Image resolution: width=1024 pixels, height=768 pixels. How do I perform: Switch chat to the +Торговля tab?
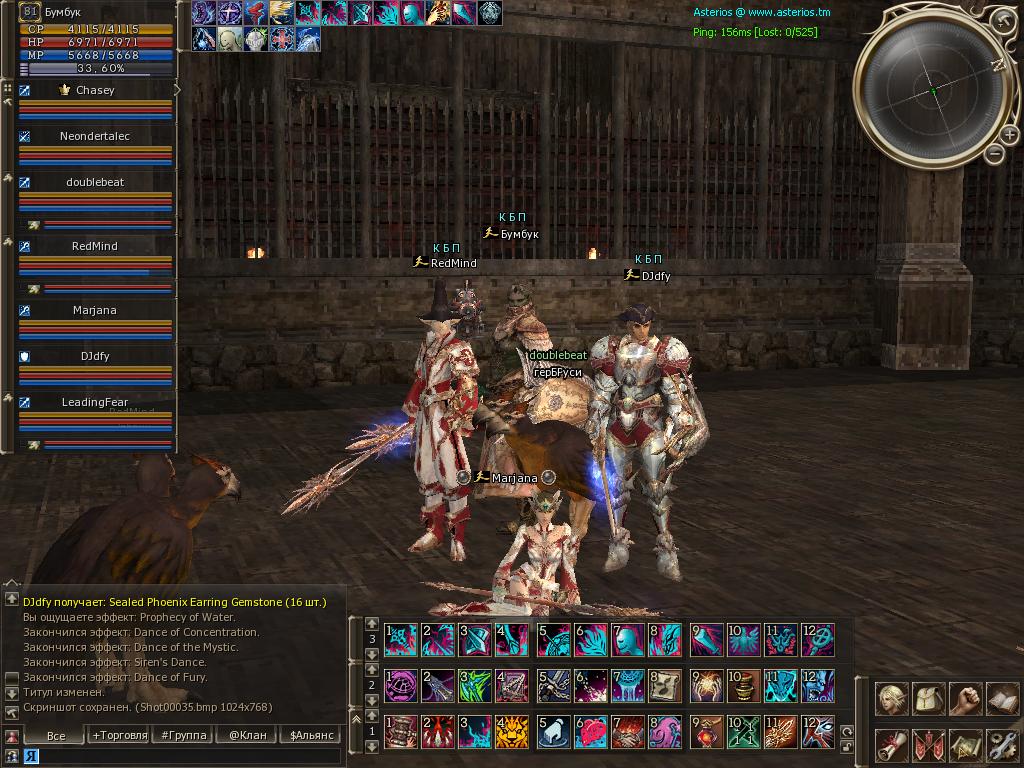119,735
